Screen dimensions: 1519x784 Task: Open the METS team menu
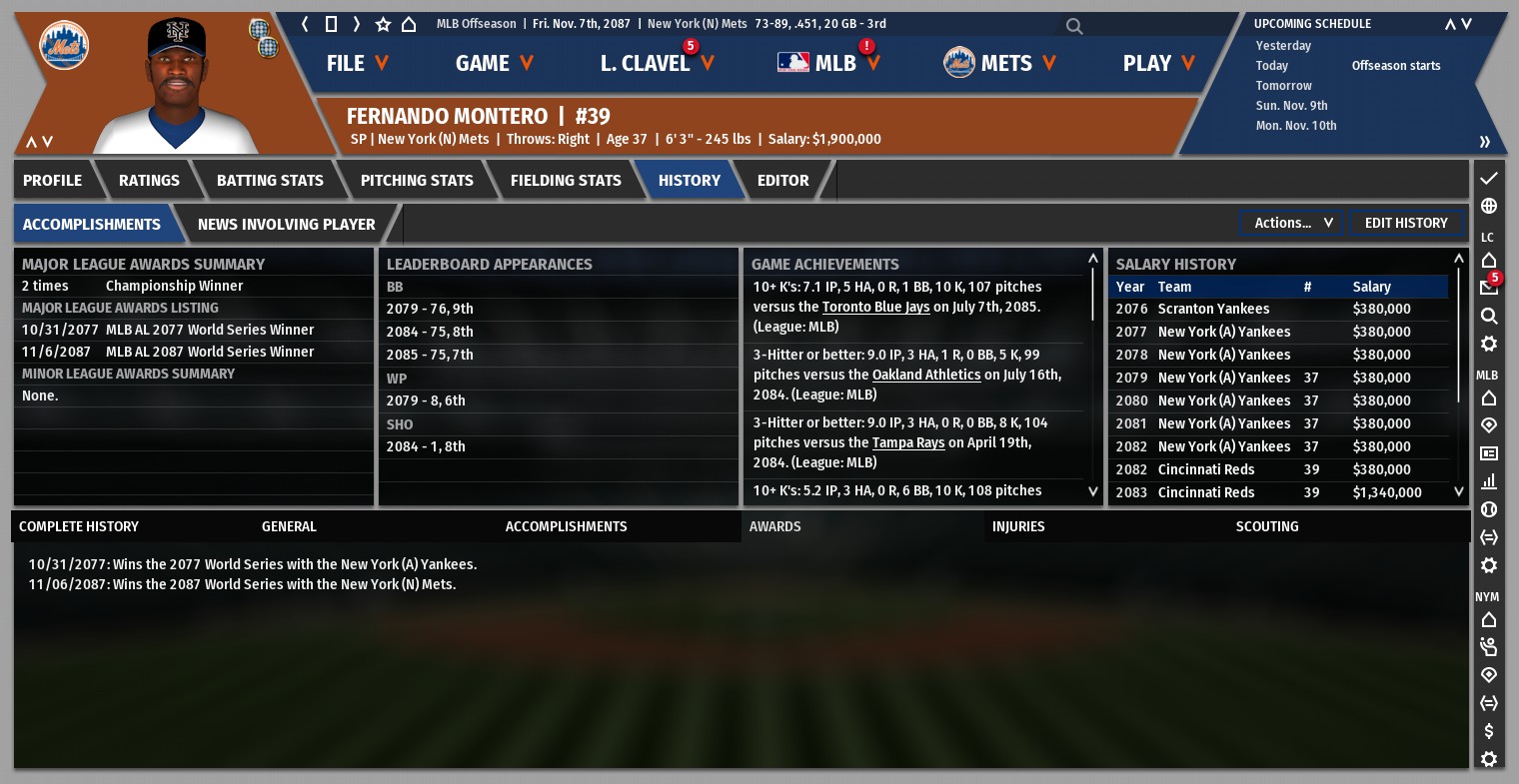[x=999, y=64]
